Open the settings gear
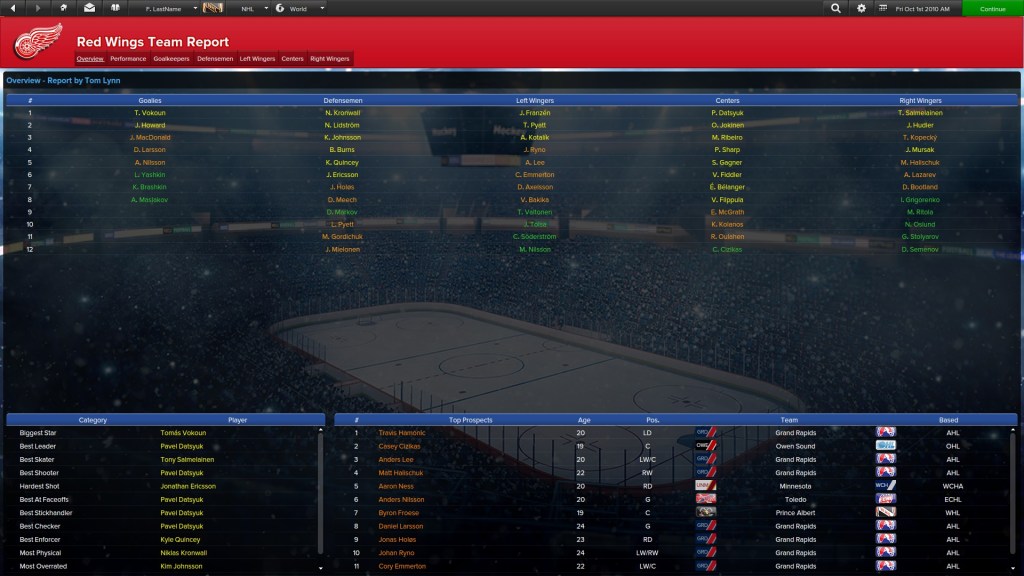 tap(862, 8)
